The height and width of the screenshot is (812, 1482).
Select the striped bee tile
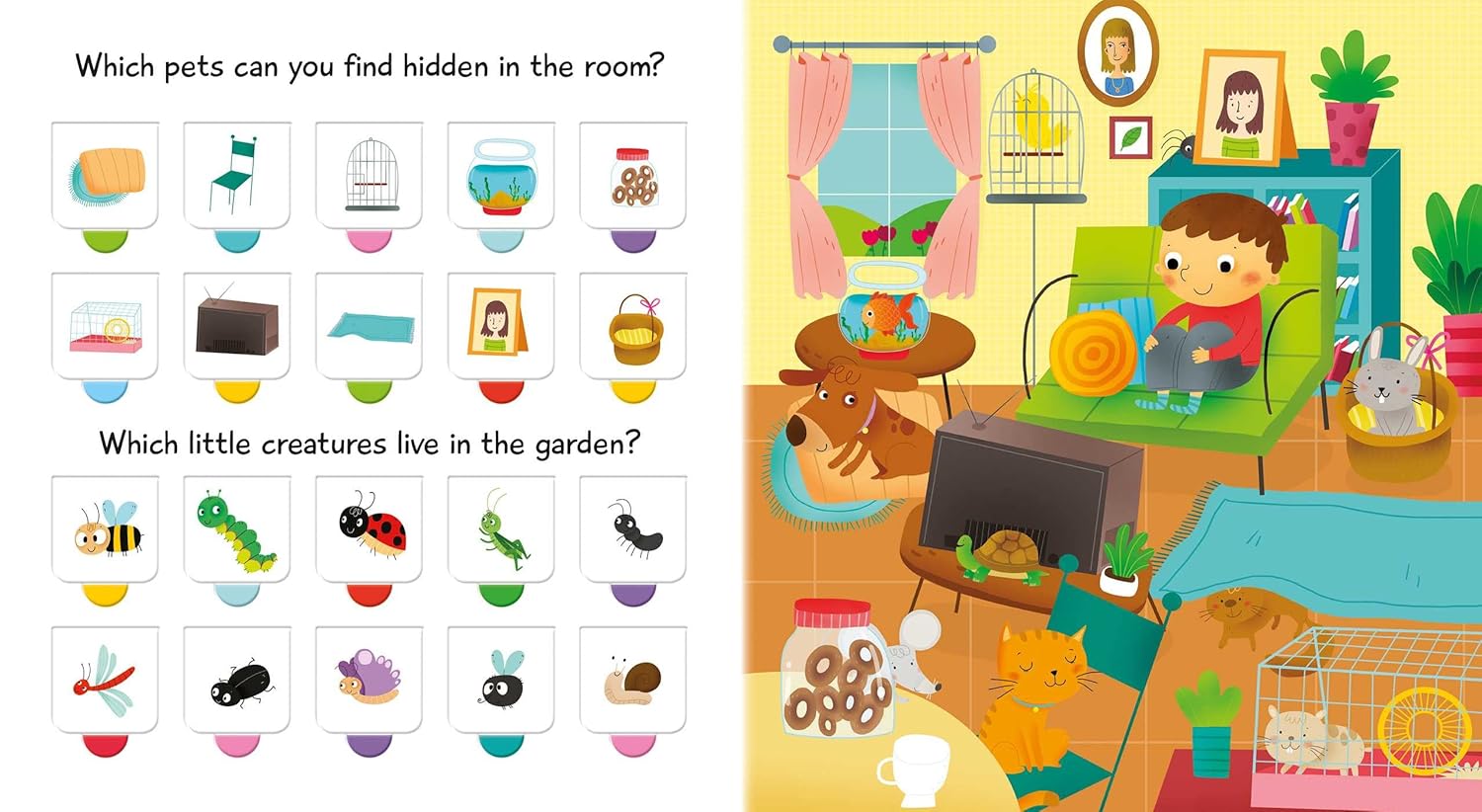[105, 529]
